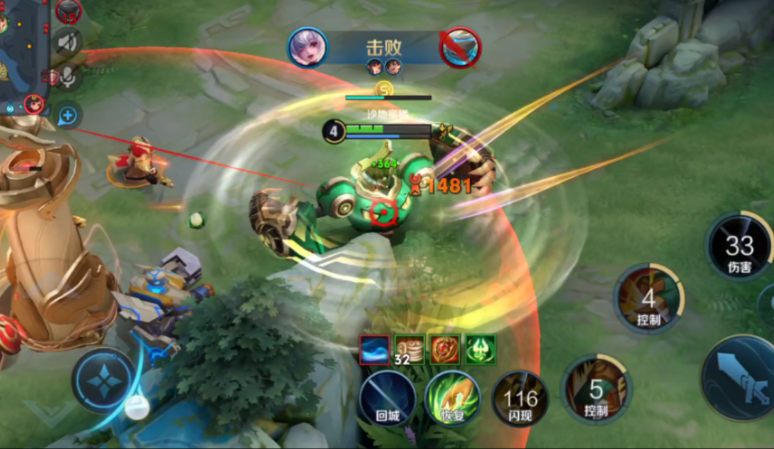
Task: Tap the 控制 skill showing 5
Action: coord(596,389)
